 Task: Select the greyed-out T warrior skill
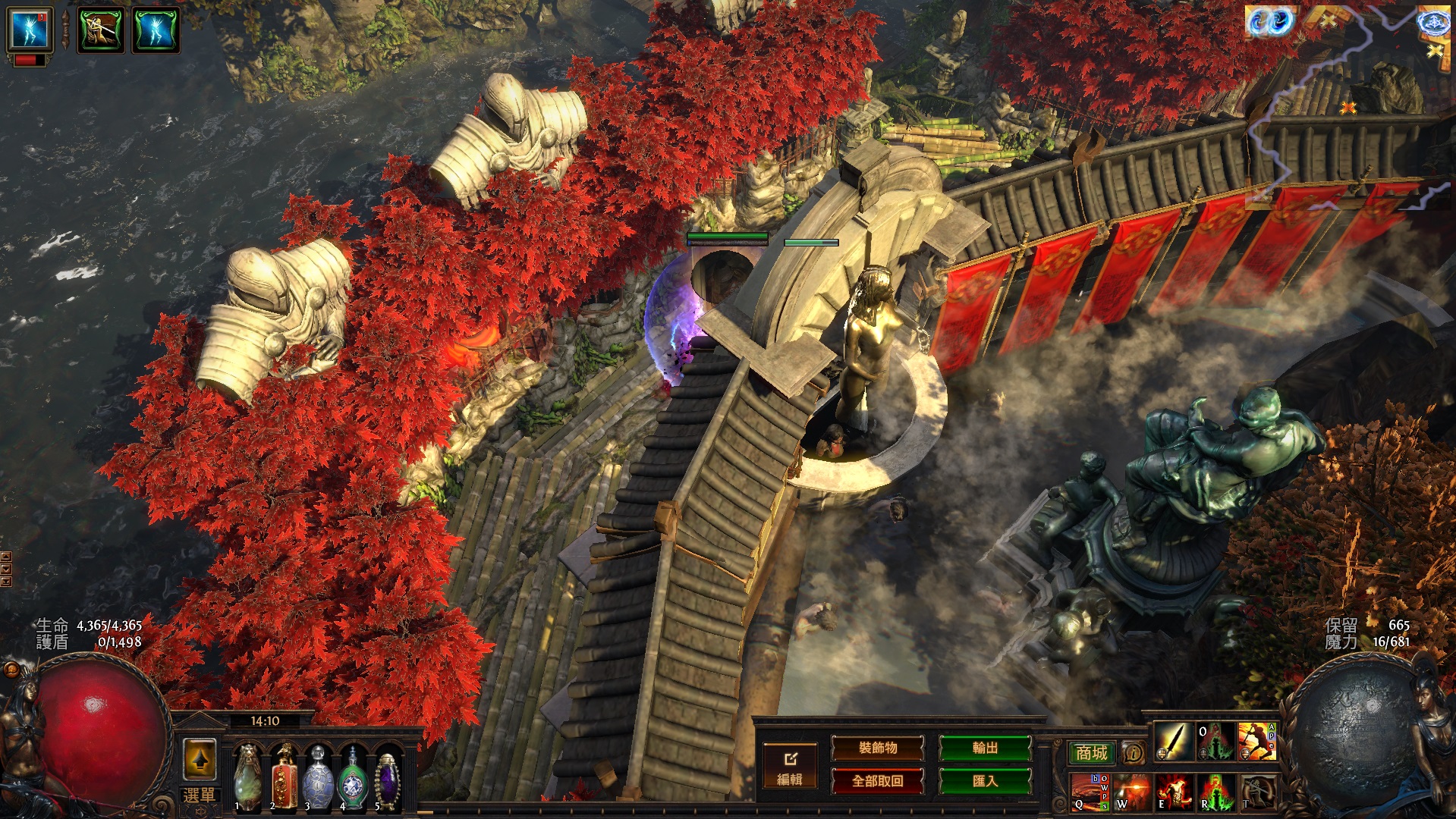(1257, 792)
